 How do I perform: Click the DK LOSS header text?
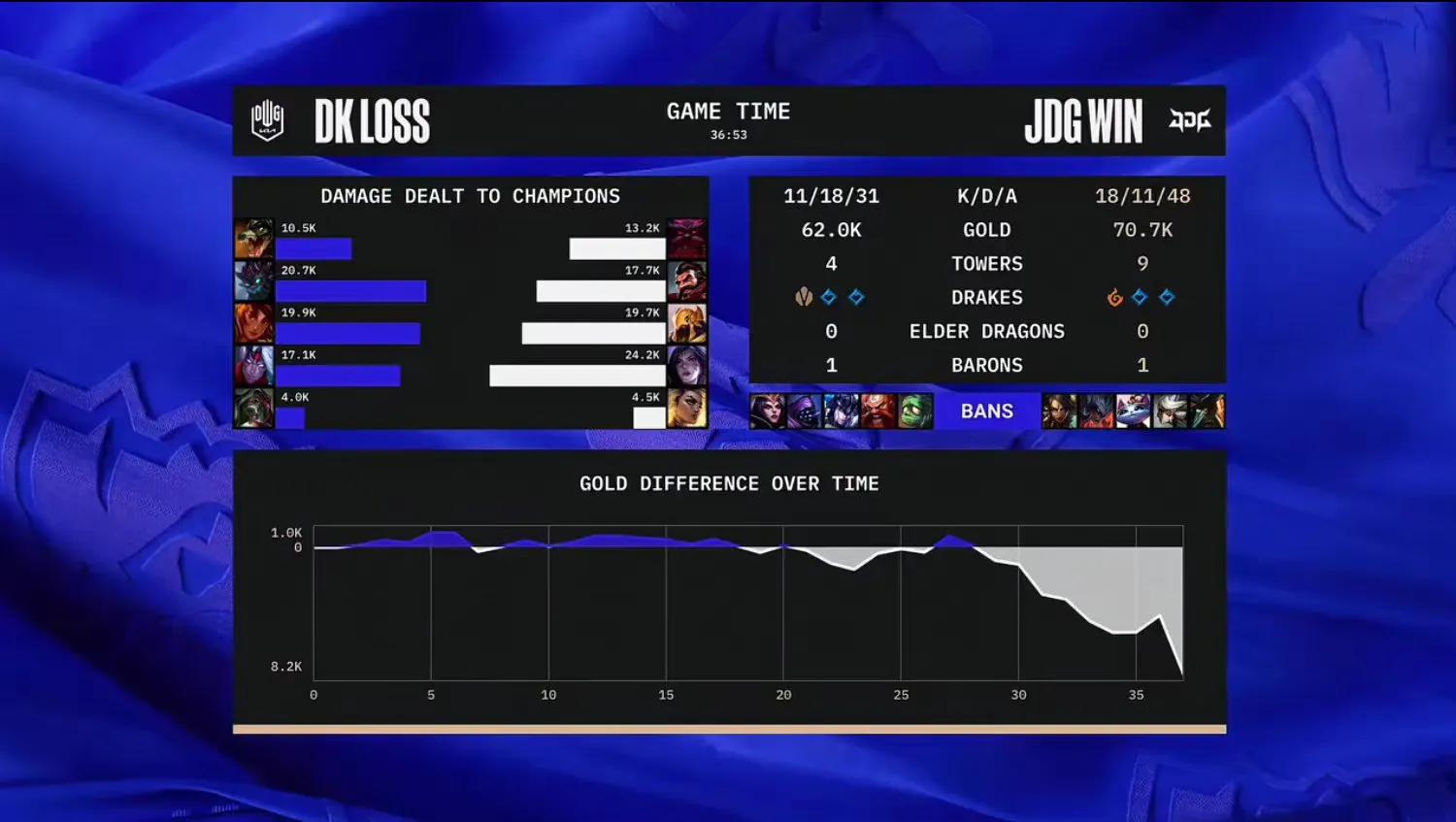tap(373, 119)
